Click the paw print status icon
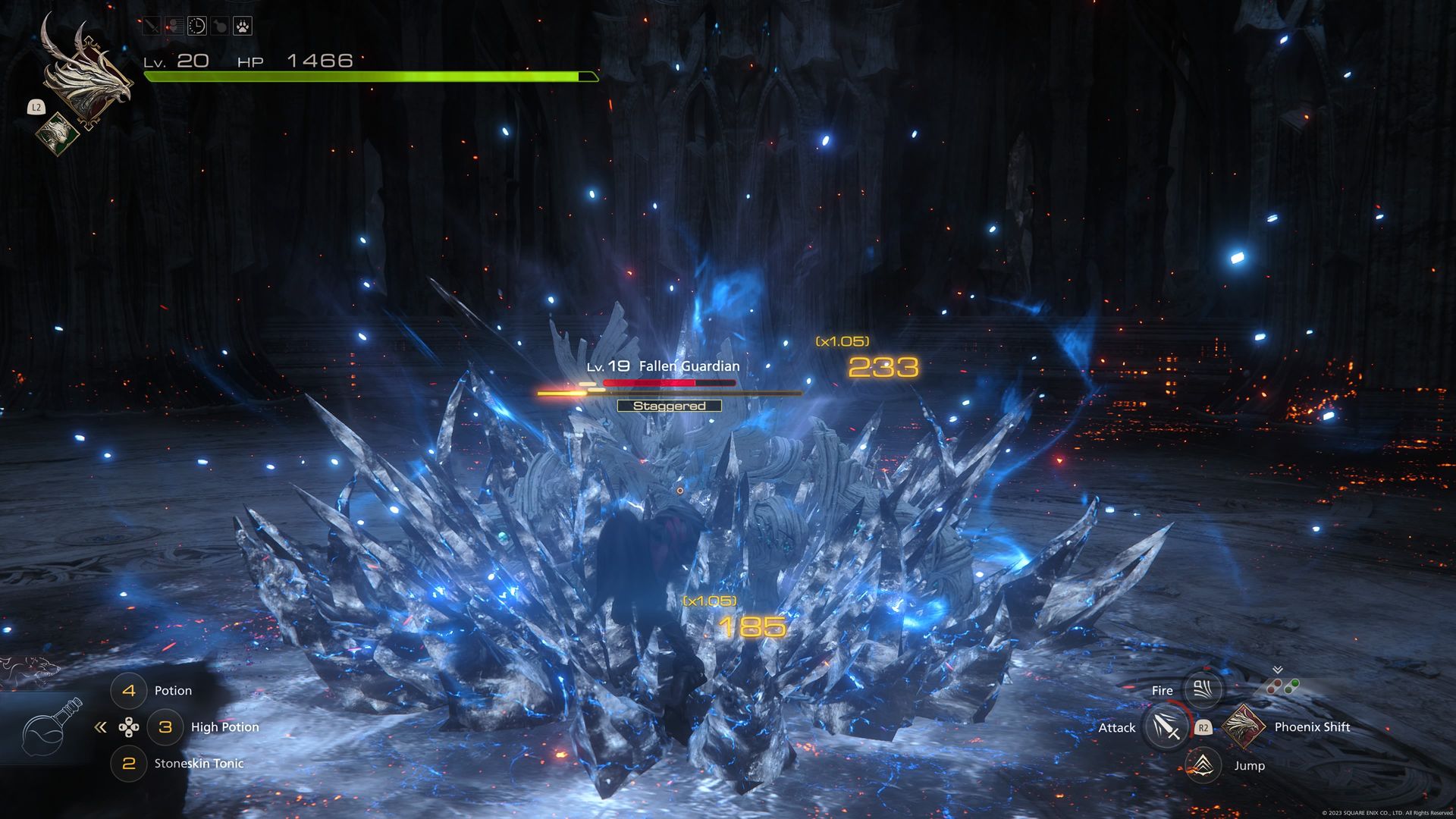 (242, 27)
